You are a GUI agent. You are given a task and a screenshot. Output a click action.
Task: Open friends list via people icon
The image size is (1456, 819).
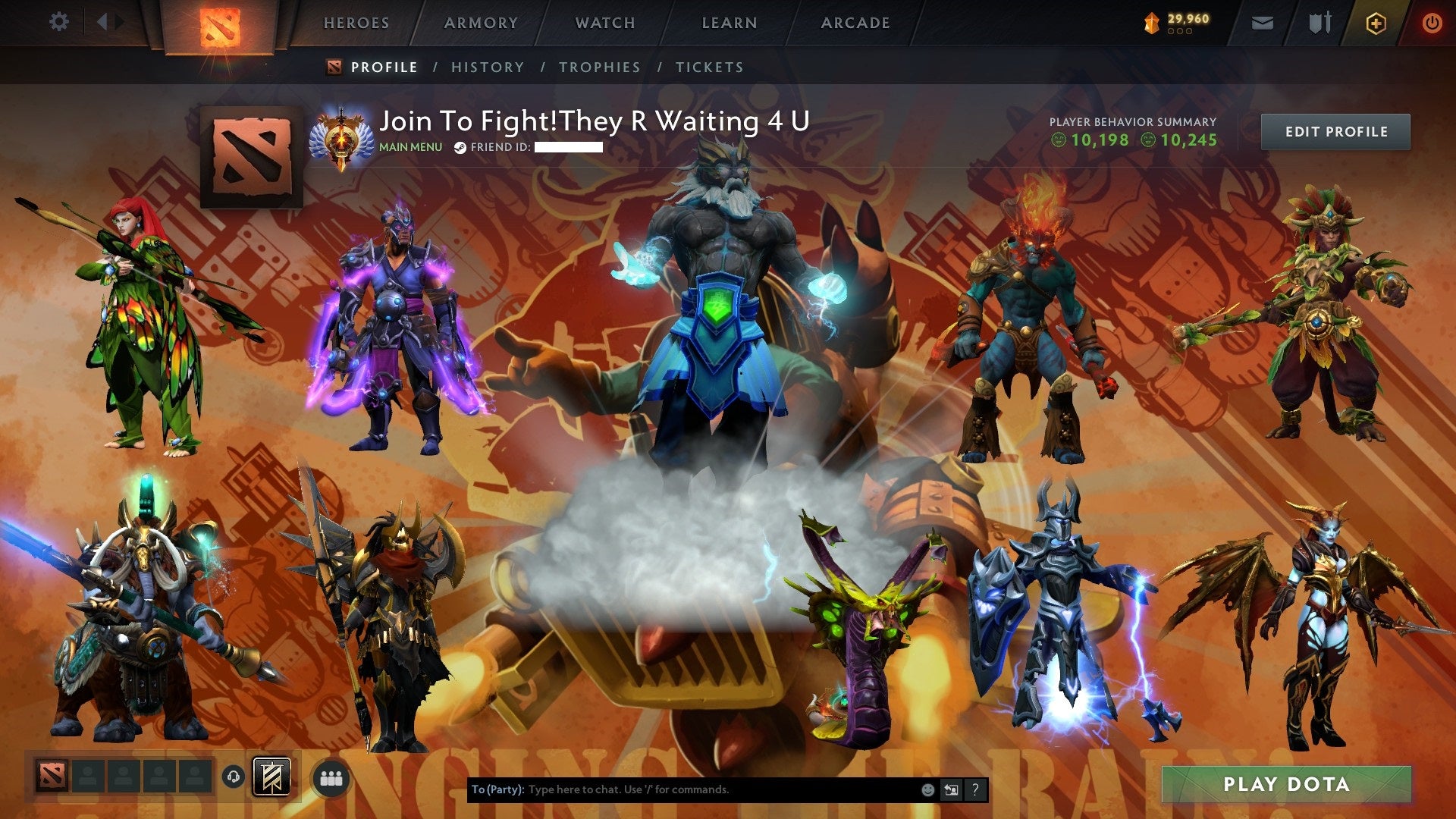[329, 777]
